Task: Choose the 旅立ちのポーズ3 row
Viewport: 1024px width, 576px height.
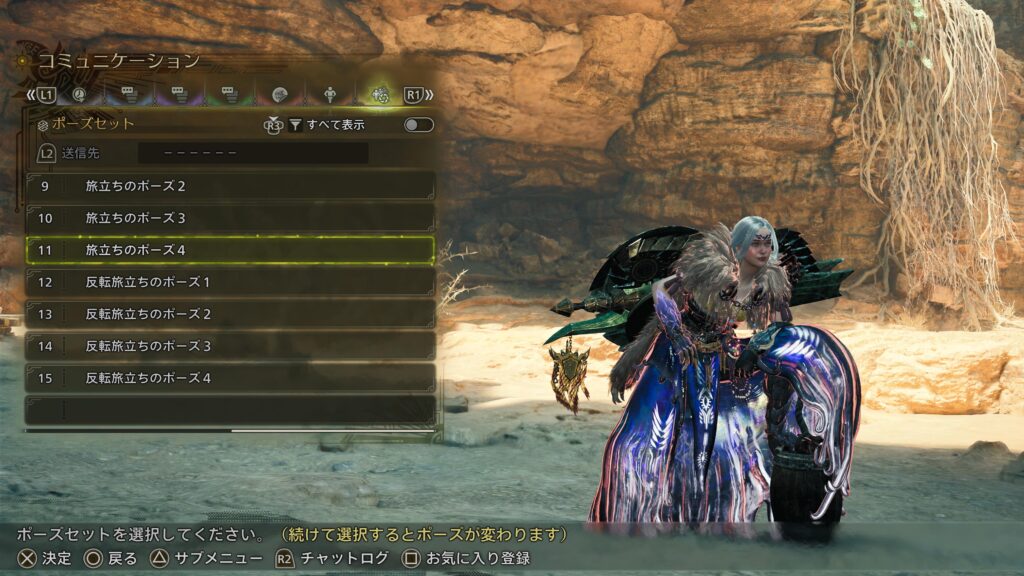Action: [x=230, y=218]
